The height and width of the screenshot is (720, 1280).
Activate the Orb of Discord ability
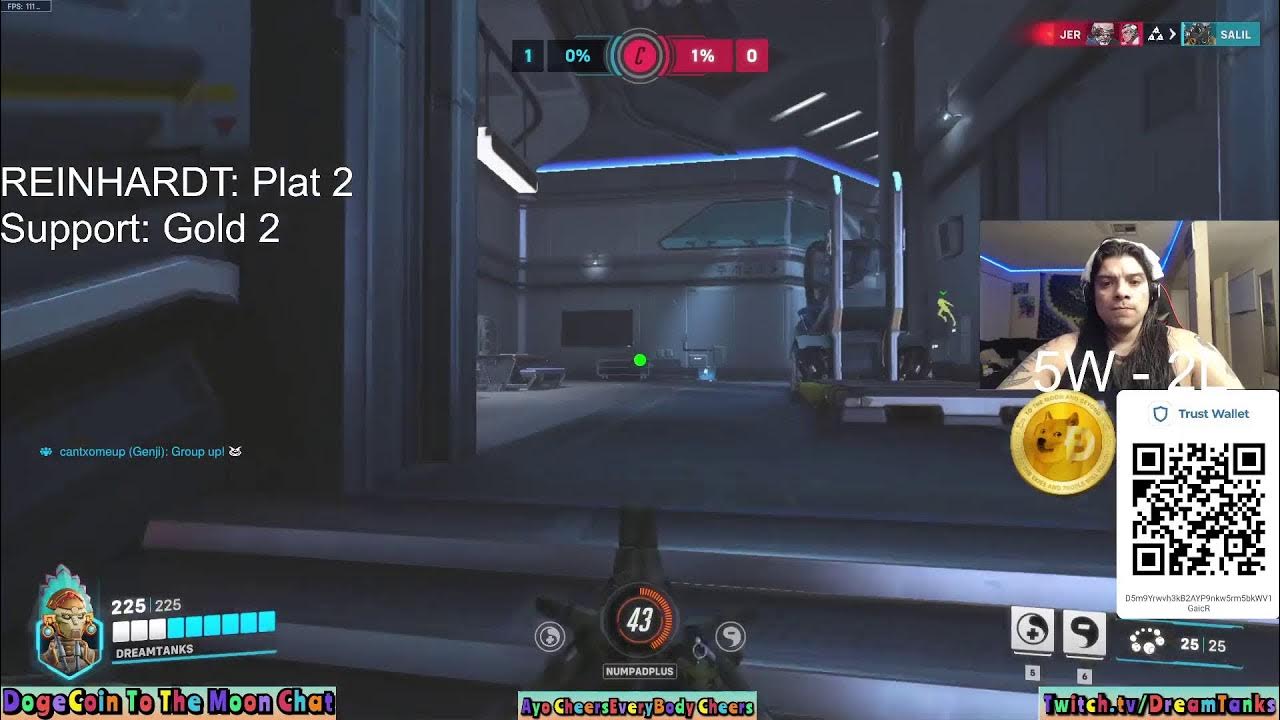tap(1084, 631)
